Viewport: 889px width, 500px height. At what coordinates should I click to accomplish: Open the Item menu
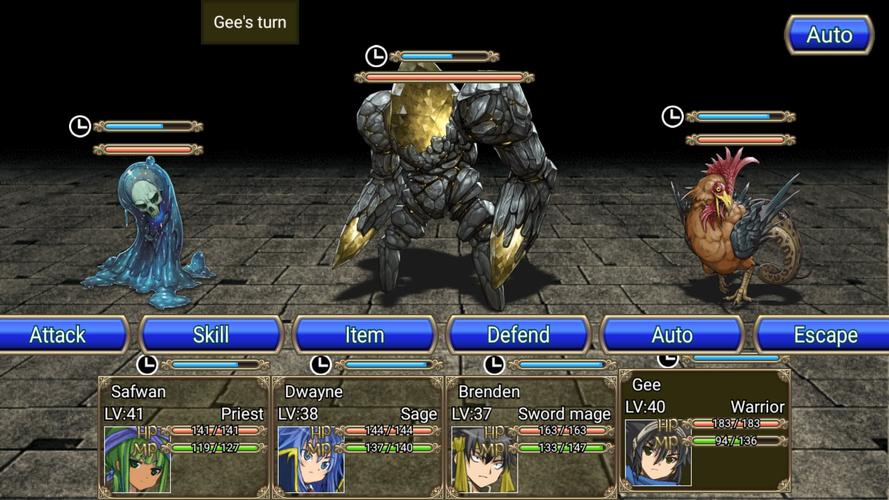[364, 335]
